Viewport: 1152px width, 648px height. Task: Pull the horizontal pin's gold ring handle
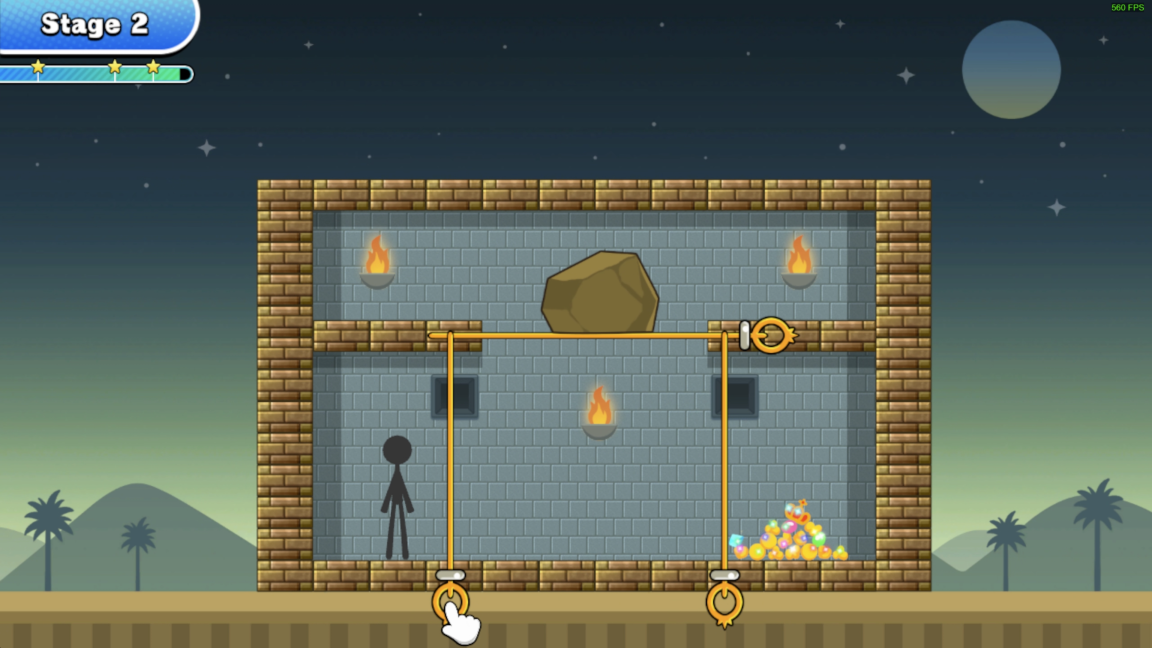(771, 335)
